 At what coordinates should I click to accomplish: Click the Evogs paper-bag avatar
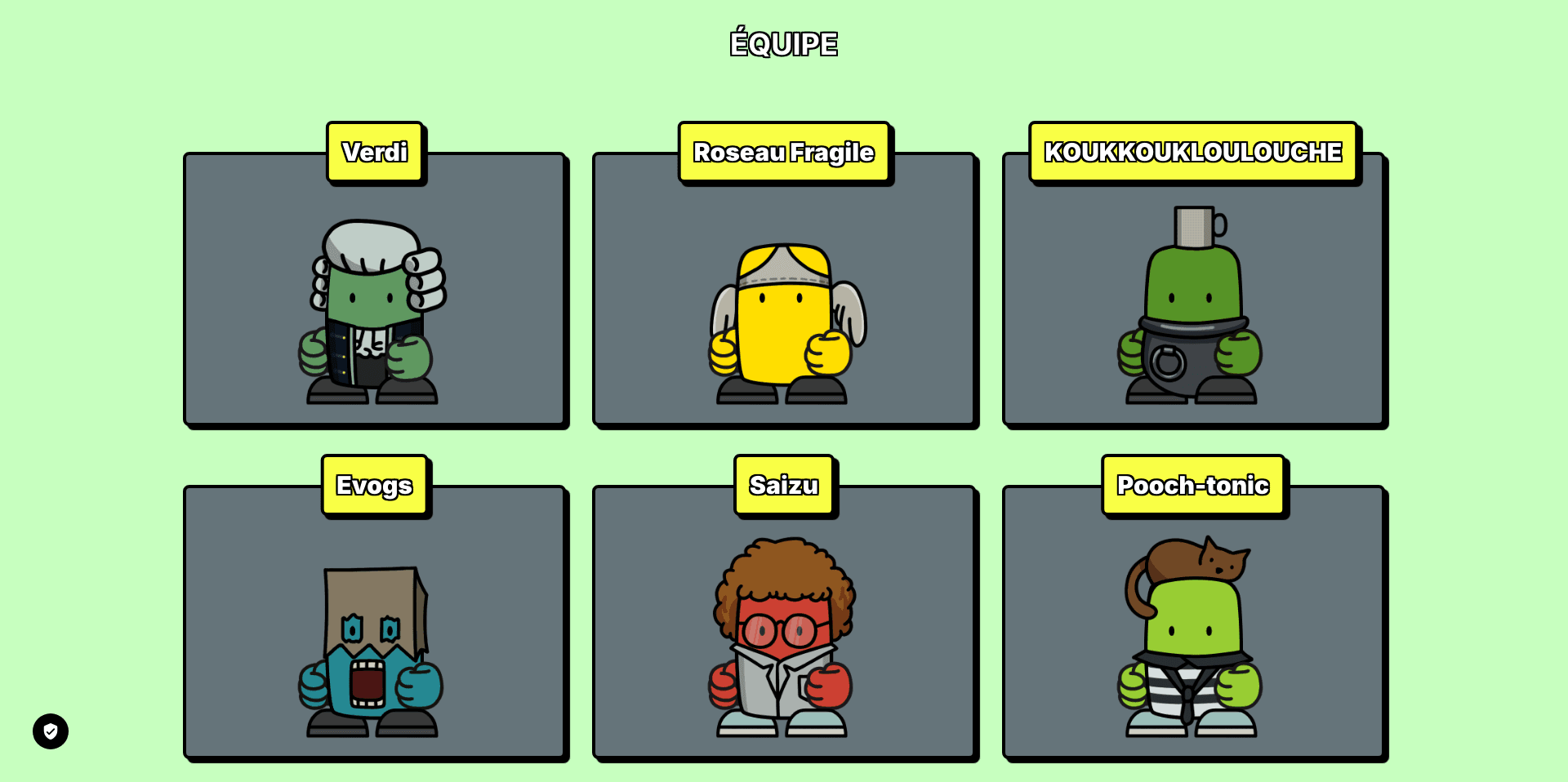(372, 653)
